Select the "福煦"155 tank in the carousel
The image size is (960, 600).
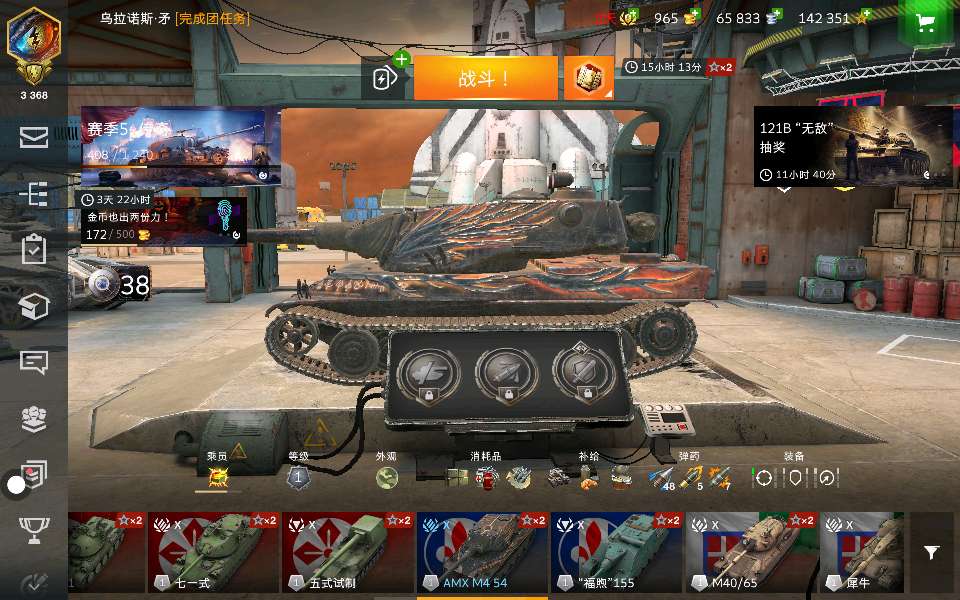[x=616, y=553]
